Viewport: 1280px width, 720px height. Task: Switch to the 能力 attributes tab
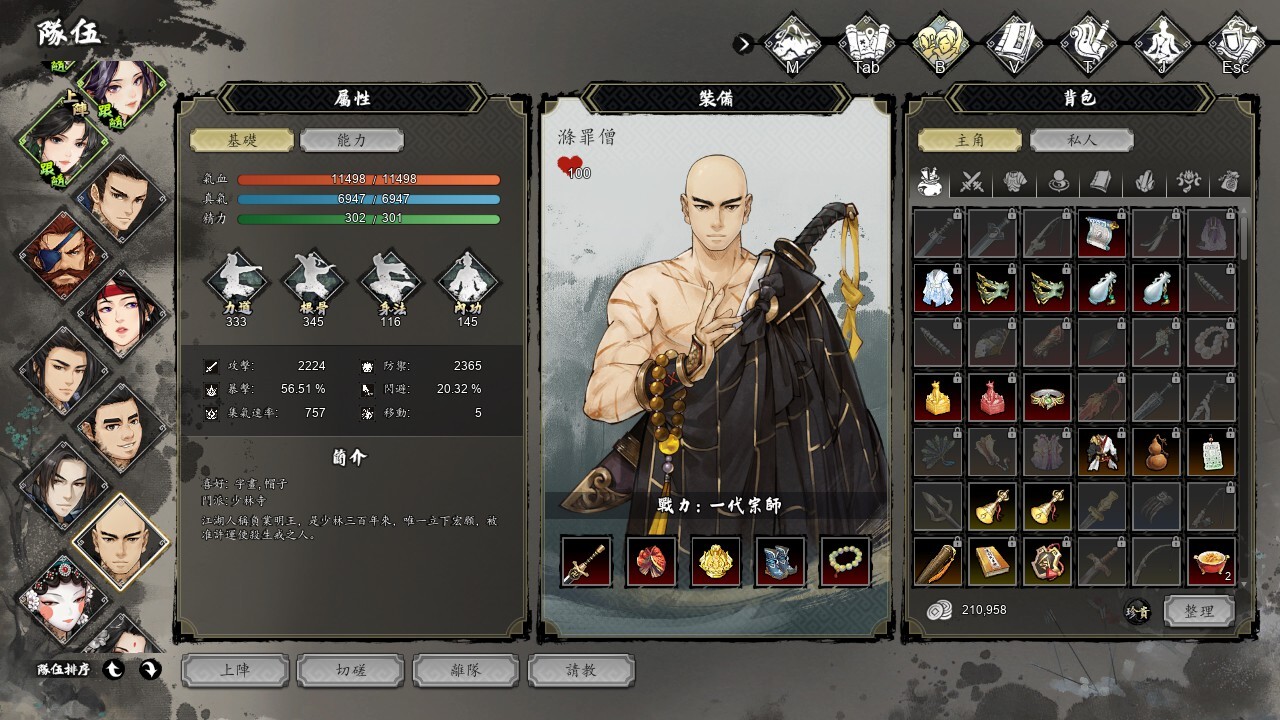352,140
